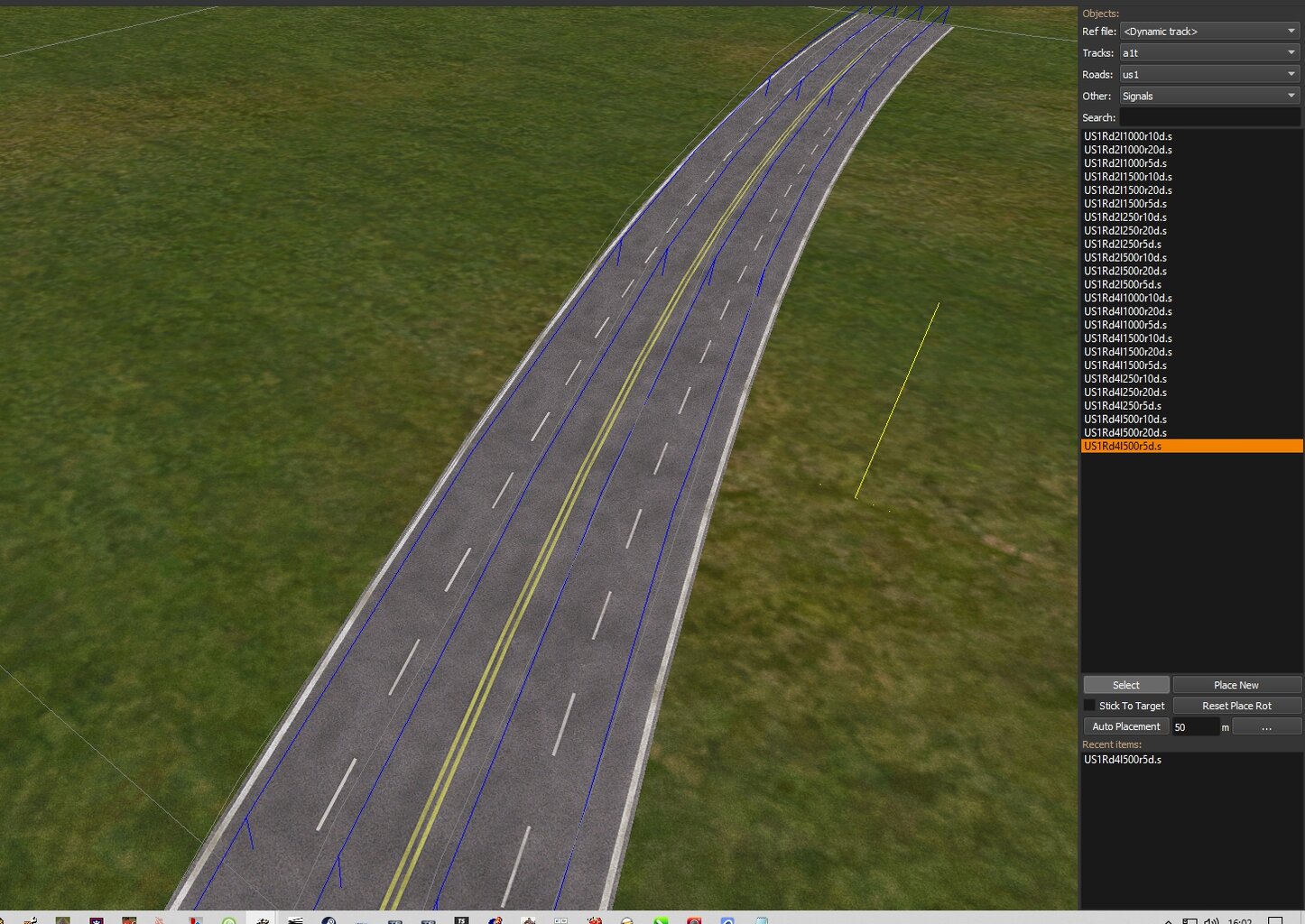Click US1Rd4l500r5d.s under Recent items
This screenshot has height=924, width=1305.
1123,759
